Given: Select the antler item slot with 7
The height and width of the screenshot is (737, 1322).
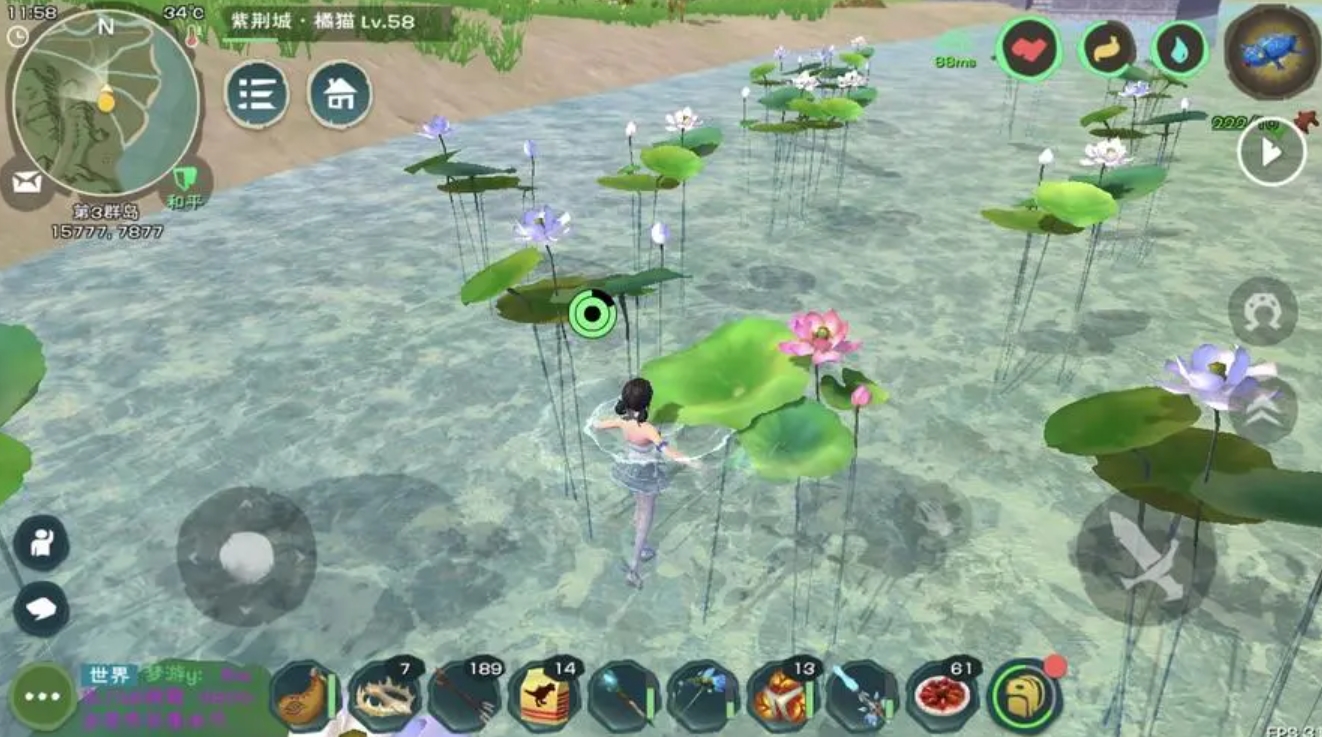Looking at the screenshot, I should point(384,697).
